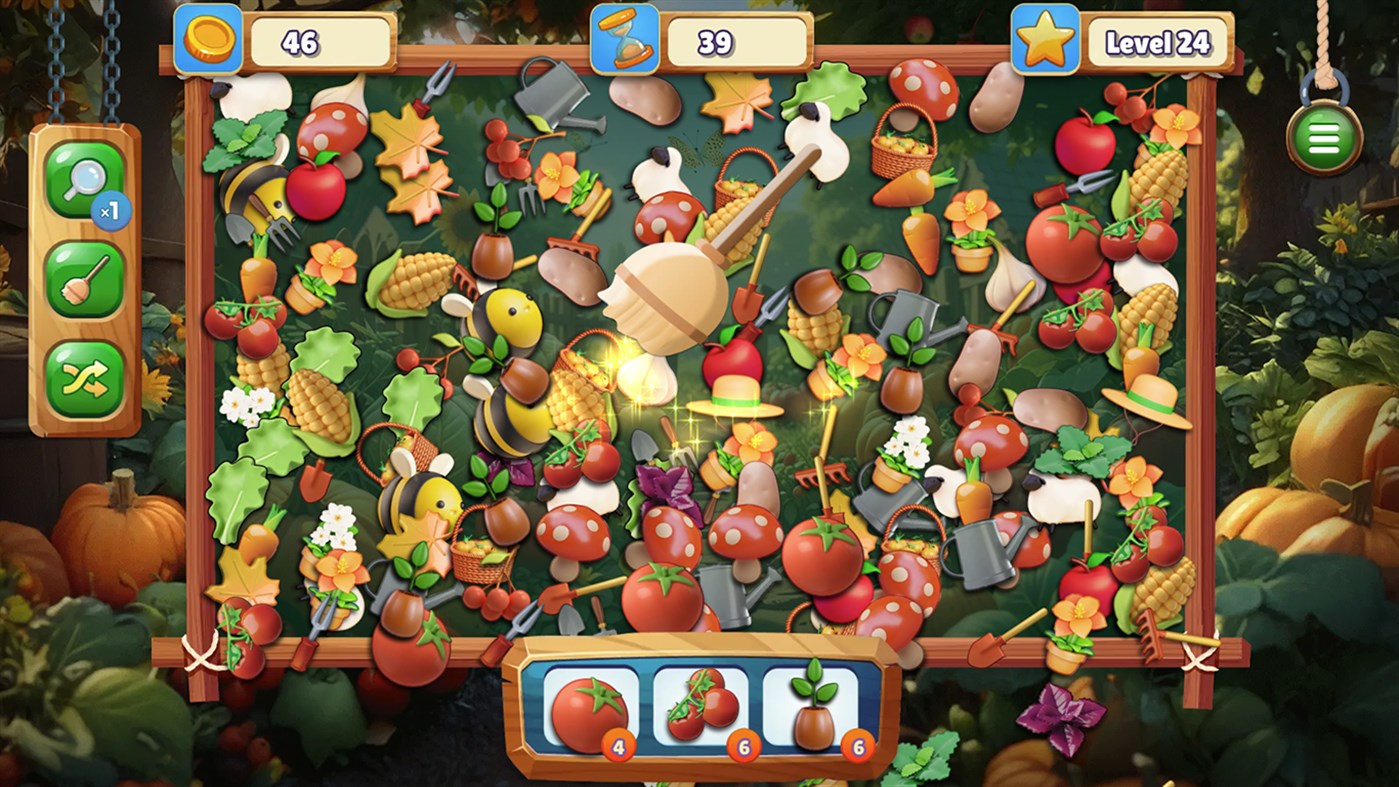This screenshot has width=1399, height=787.
Task: Select the tomato cluster goal in the tray
Action: pos(700,703)
